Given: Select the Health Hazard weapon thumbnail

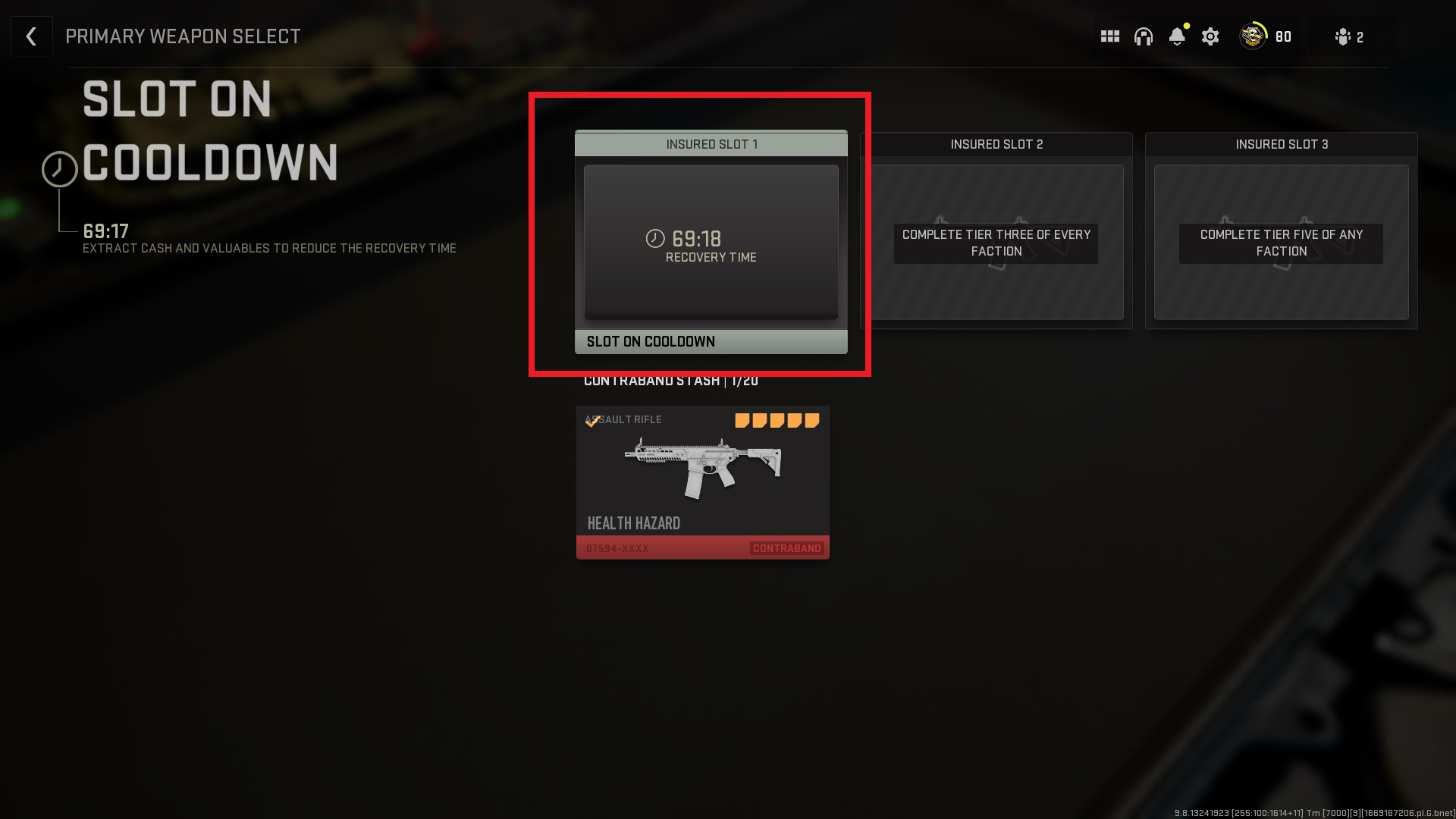Looking at the screenshot, I should [x=702, y=466].
